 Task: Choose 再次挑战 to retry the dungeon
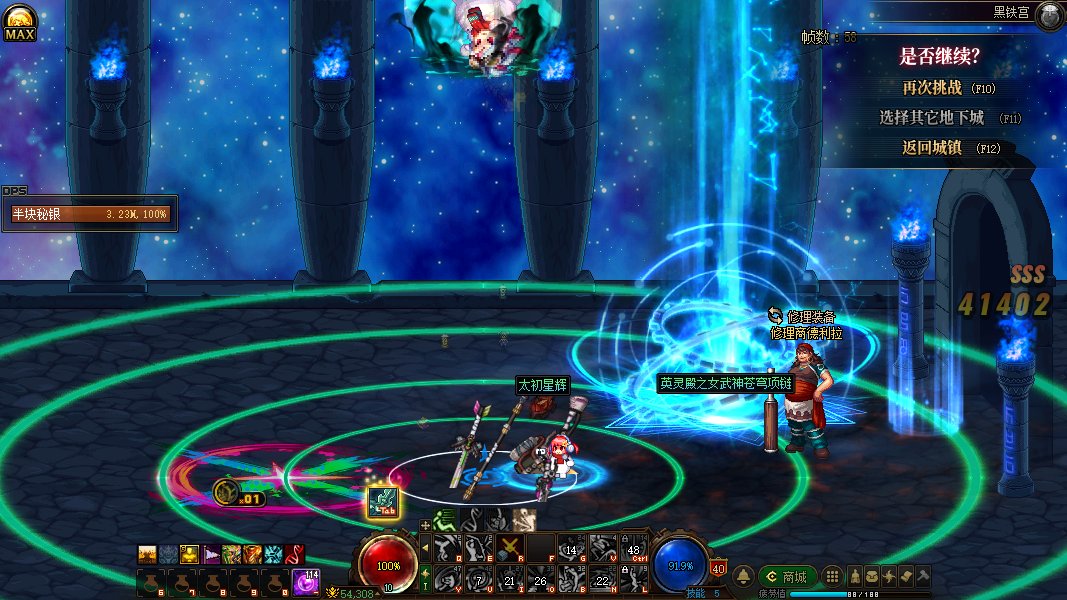[931, 88]
